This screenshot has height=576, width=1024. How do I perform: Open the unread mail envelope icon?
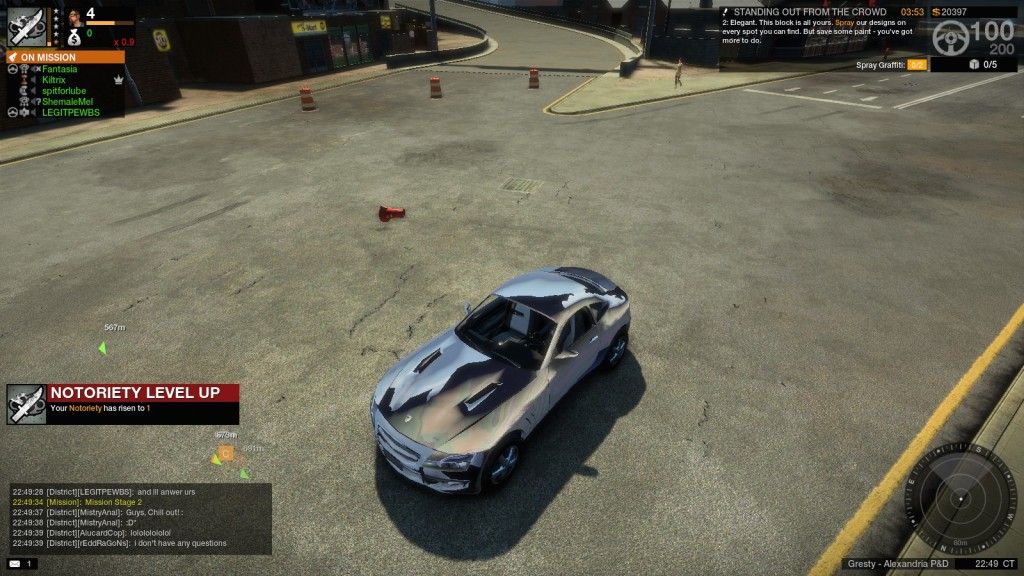16,565
